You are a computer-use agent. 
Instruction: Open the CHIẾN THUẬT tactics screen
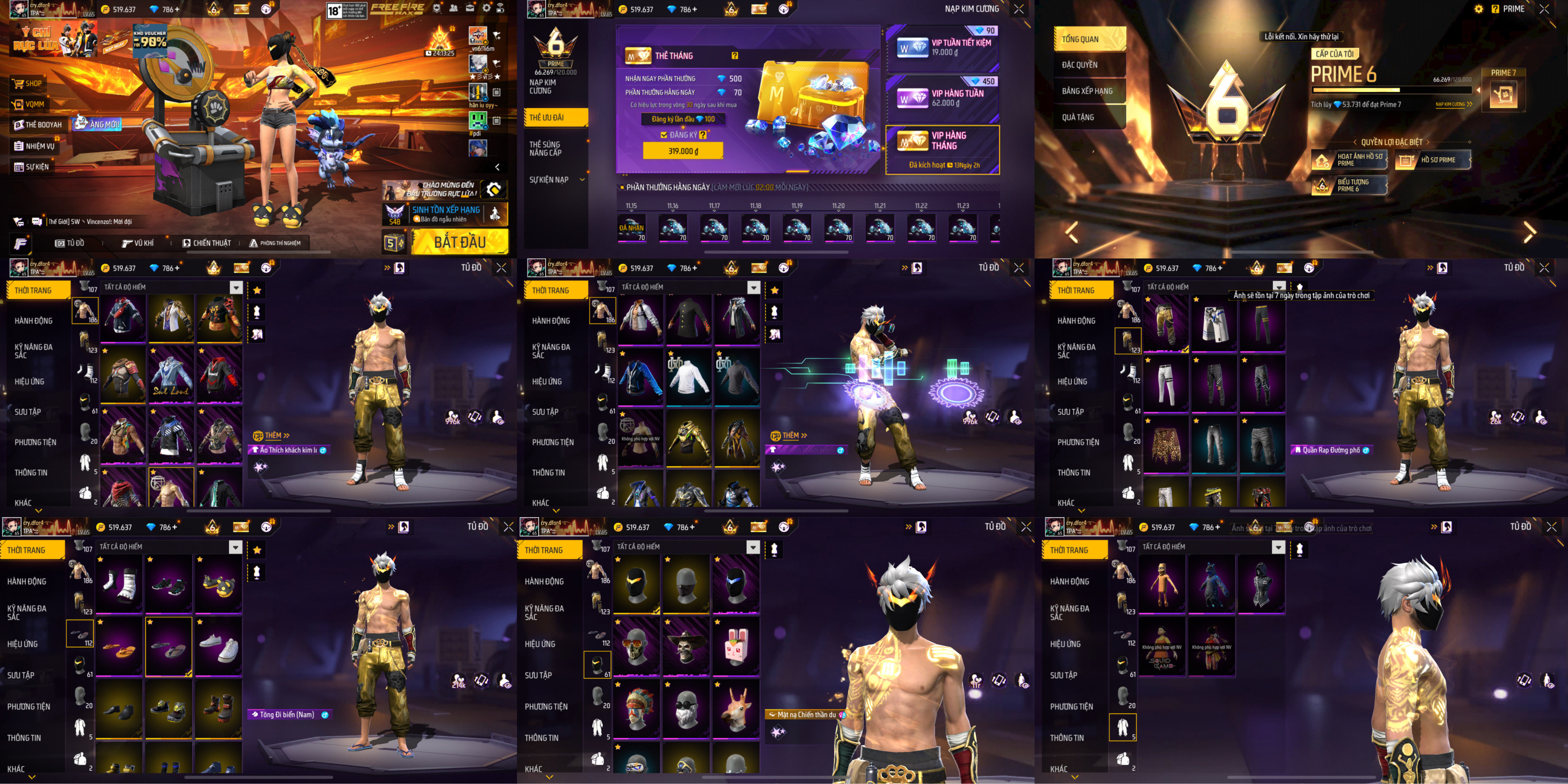pyautogui.click(x=207, y=243)
